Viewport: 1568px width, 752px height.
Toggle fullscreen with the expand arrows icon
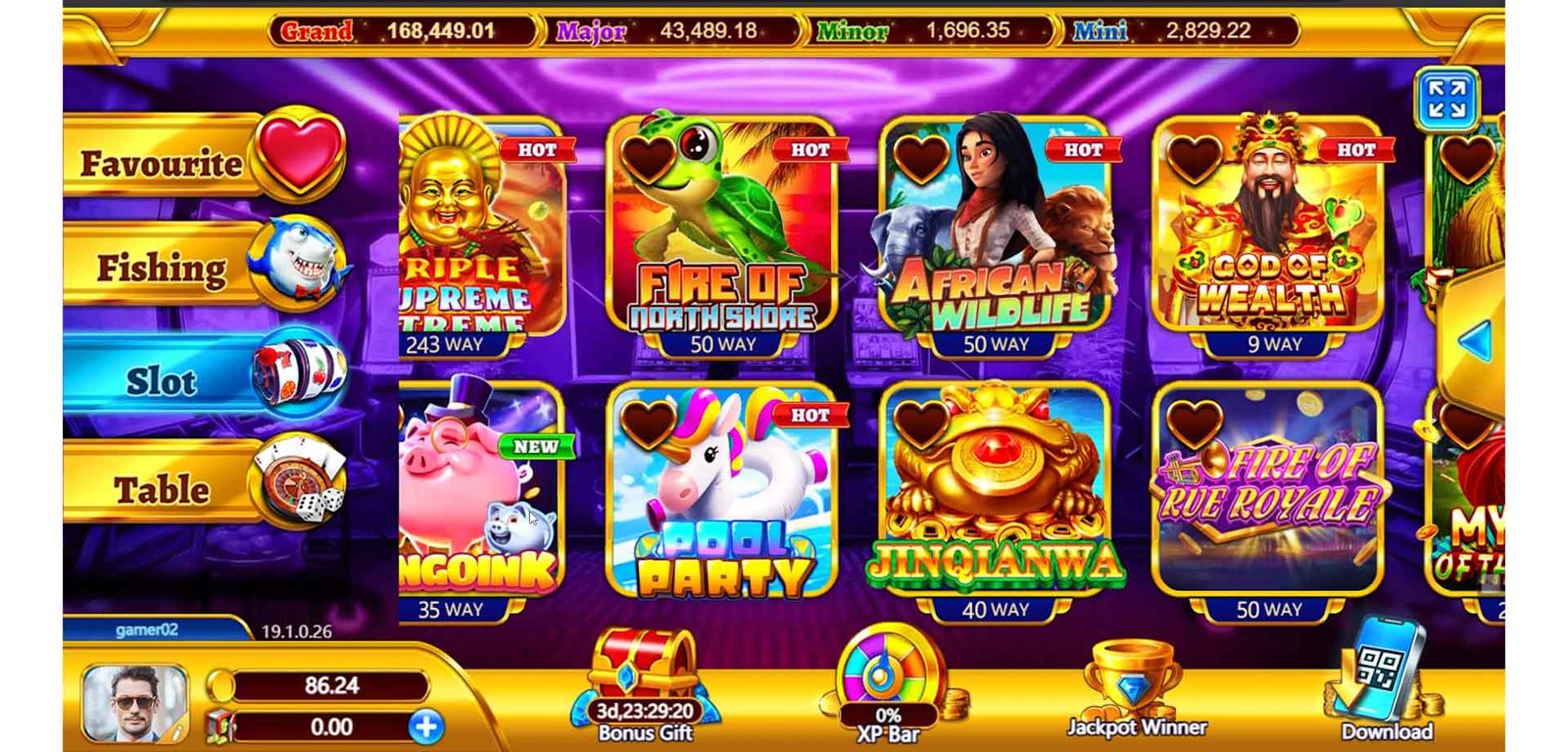coord(1446,99)
